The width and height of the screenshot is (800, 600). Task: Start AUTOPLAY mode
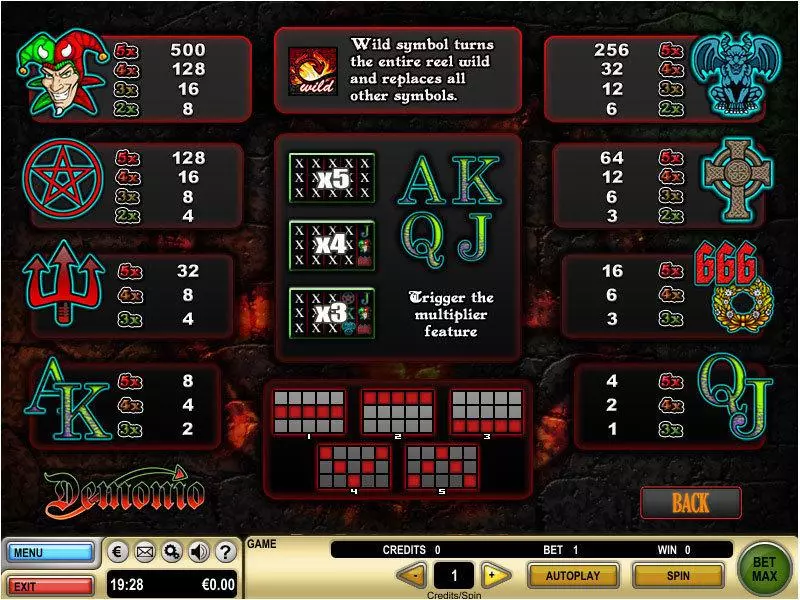(x=572, y=575)
